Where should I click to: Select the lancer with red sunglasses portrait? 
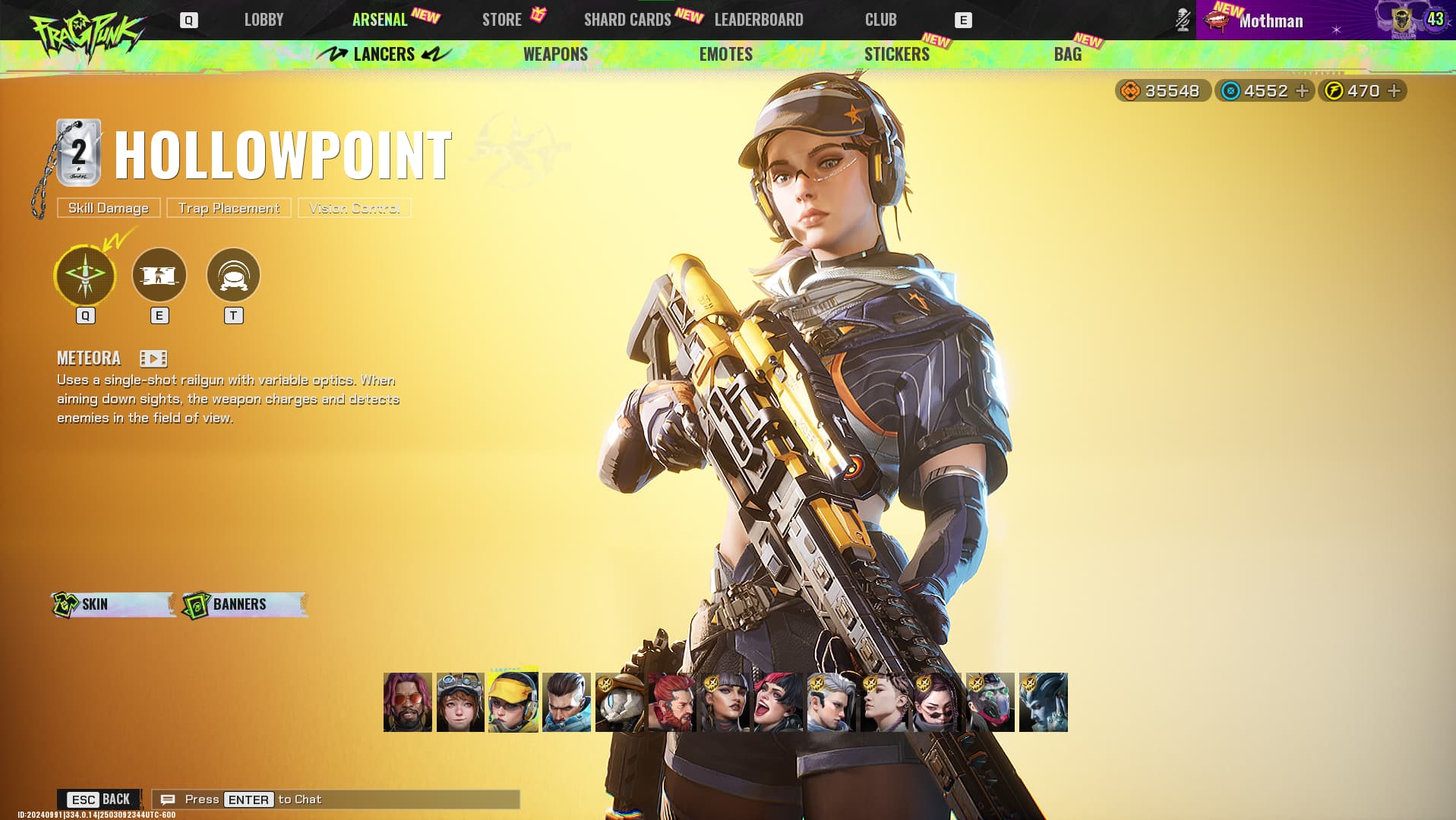[x=408, y=702]
